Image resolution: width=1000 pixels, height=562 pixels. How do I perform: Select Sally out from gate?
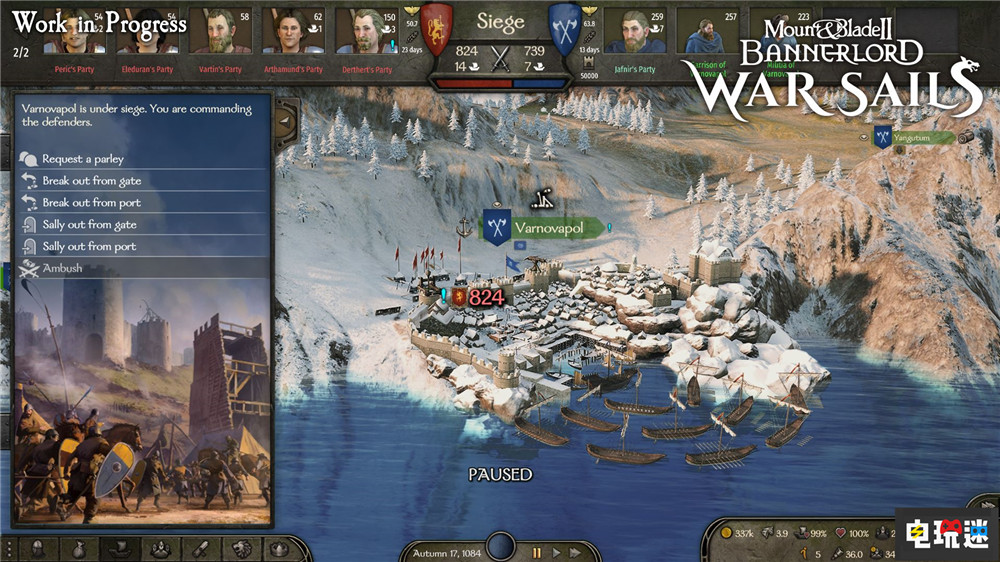pos(89,225)
